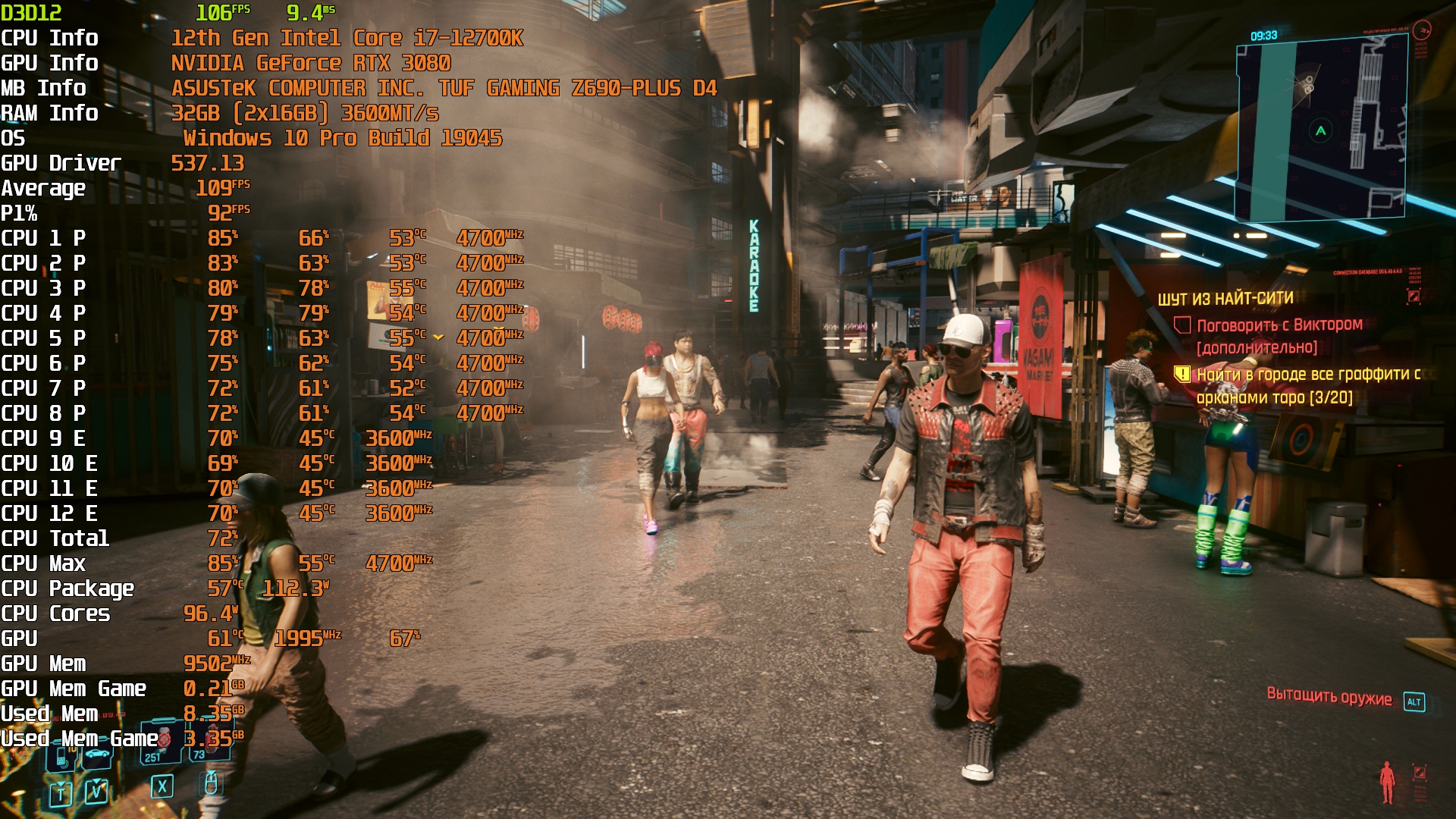Click the vehicle call car icon
The image size is (1456, 819).
97,755
